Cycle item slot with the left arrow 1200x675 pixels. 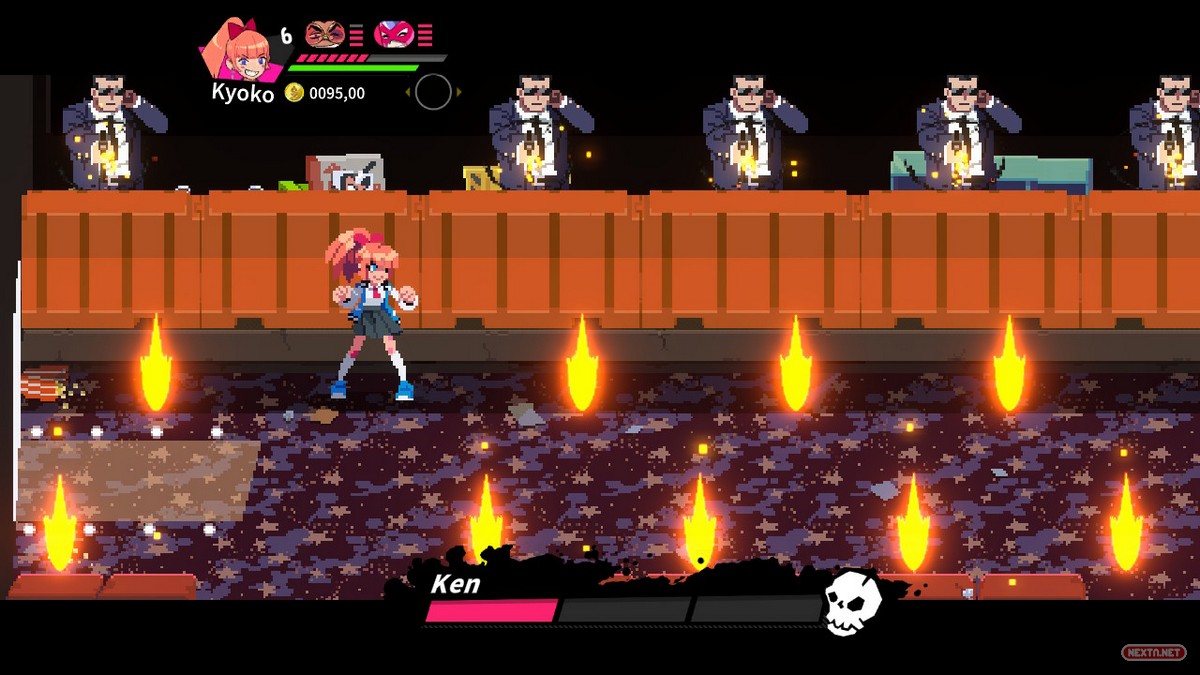click(x=408, y=93)
